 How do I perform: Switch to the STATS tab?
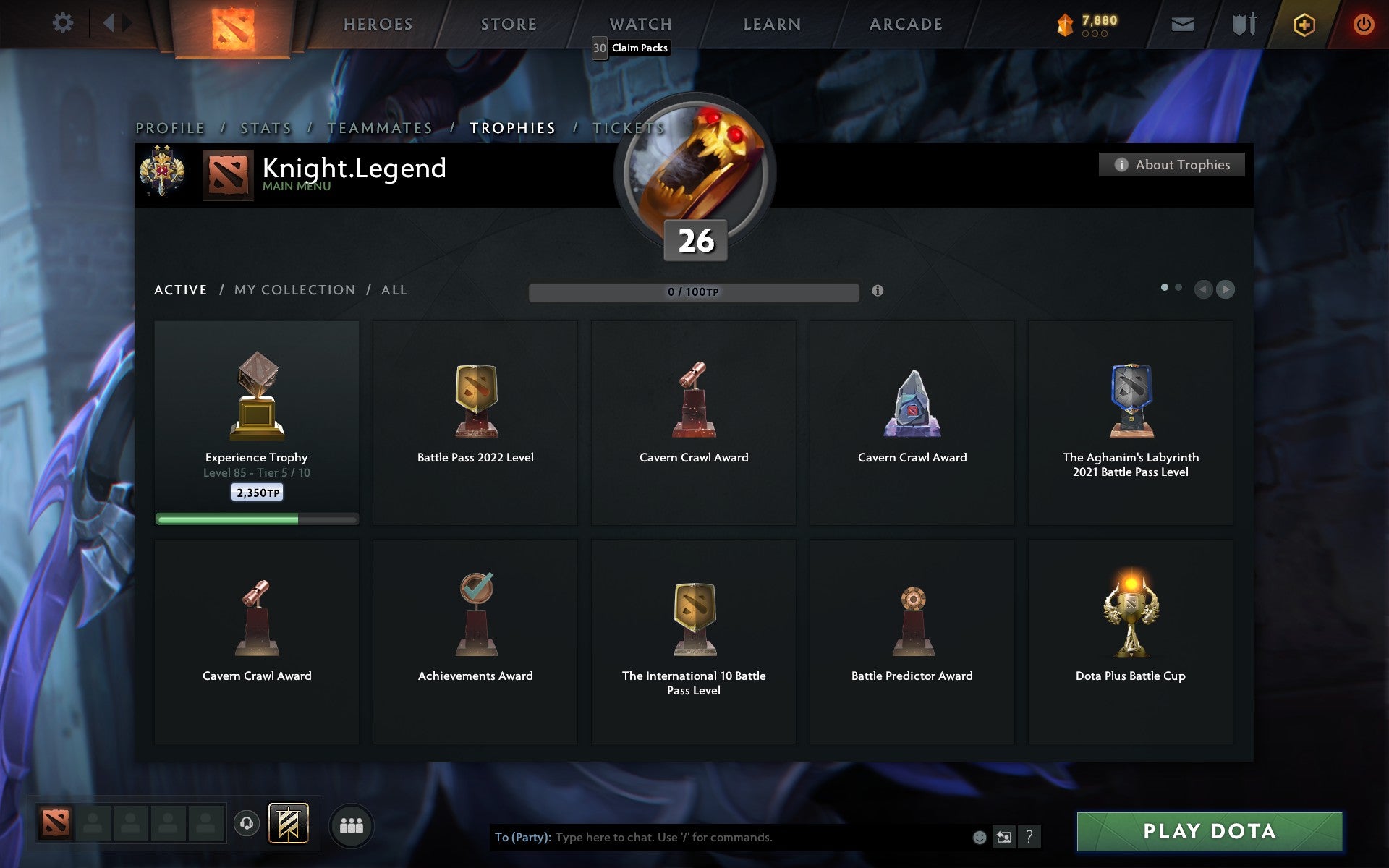click(x=265, y=127)
